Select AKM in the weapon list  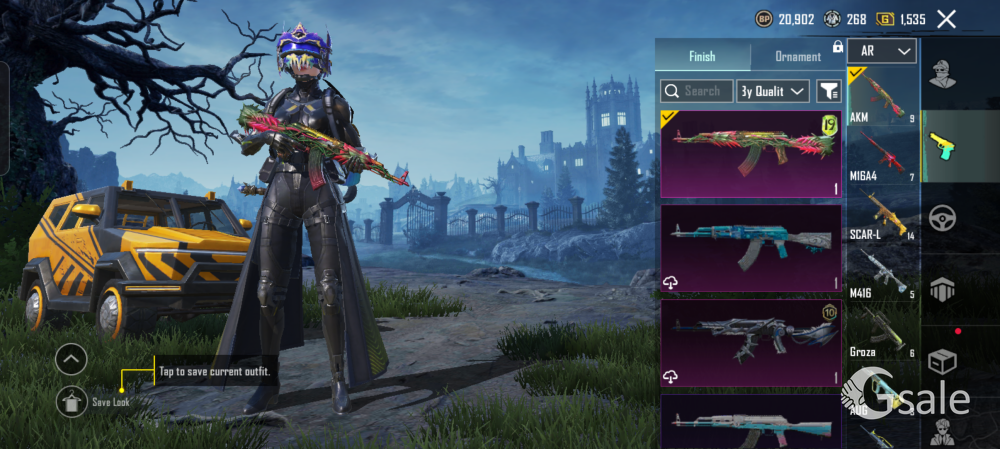tap(882, 98)
